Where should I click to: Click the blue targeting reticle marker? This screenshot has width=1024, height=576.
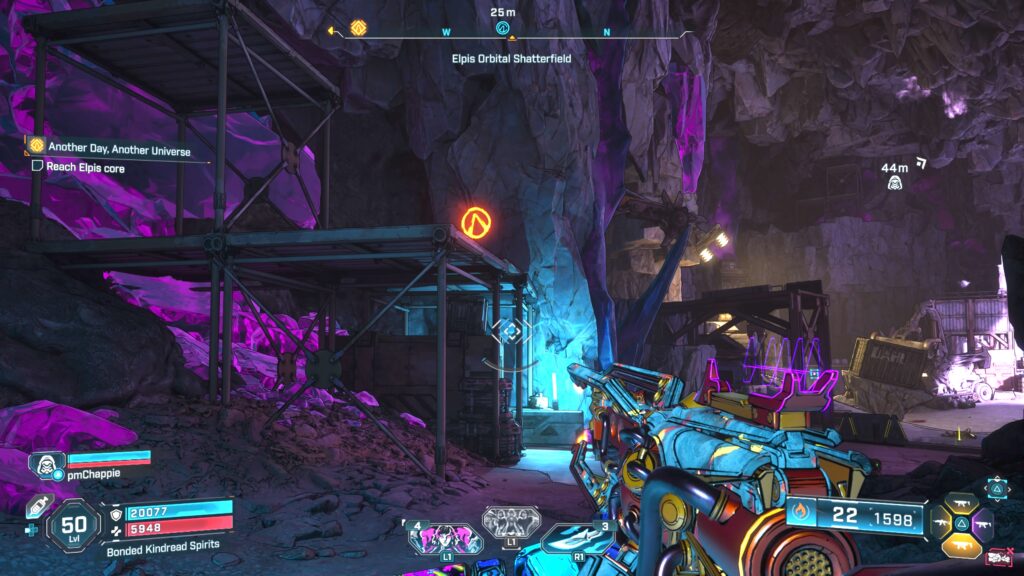pyautogui.click(x=510, y=329)
